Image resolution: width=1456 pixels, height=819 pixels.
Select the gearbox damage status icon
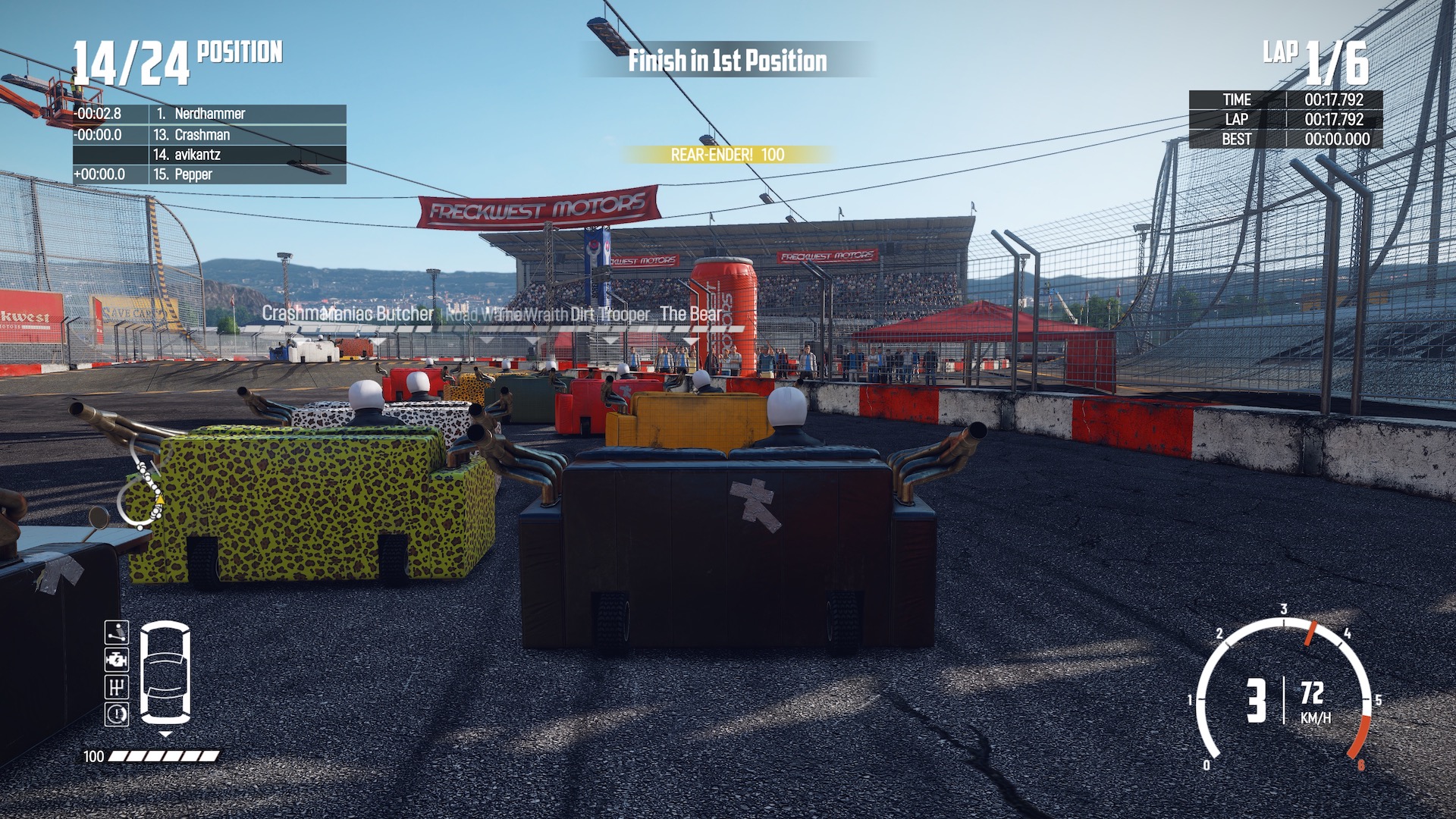point(116,687)
